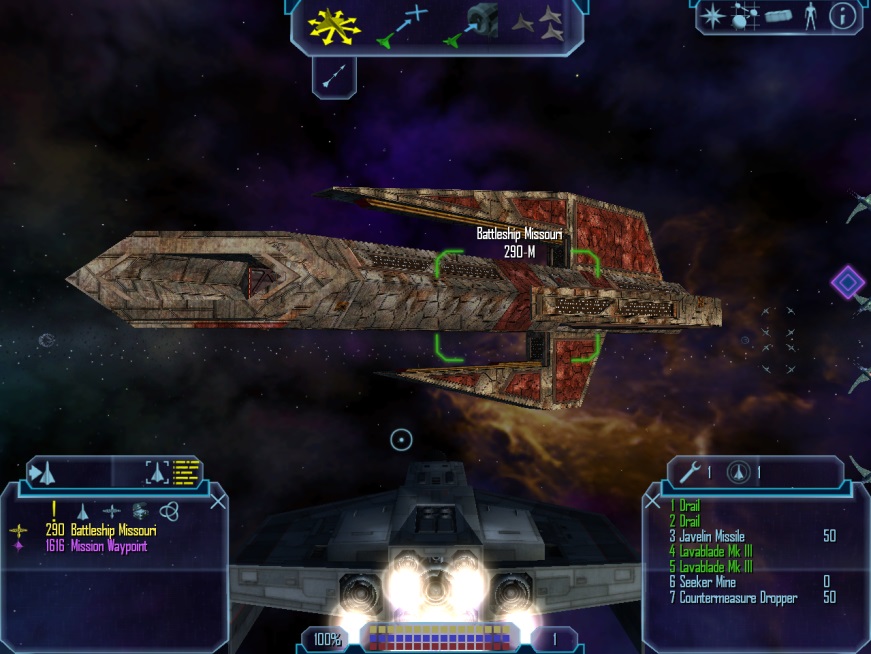Viewport: 871px width, 654px height.
Task: Open the circled information icon
Action: (842, 16)
